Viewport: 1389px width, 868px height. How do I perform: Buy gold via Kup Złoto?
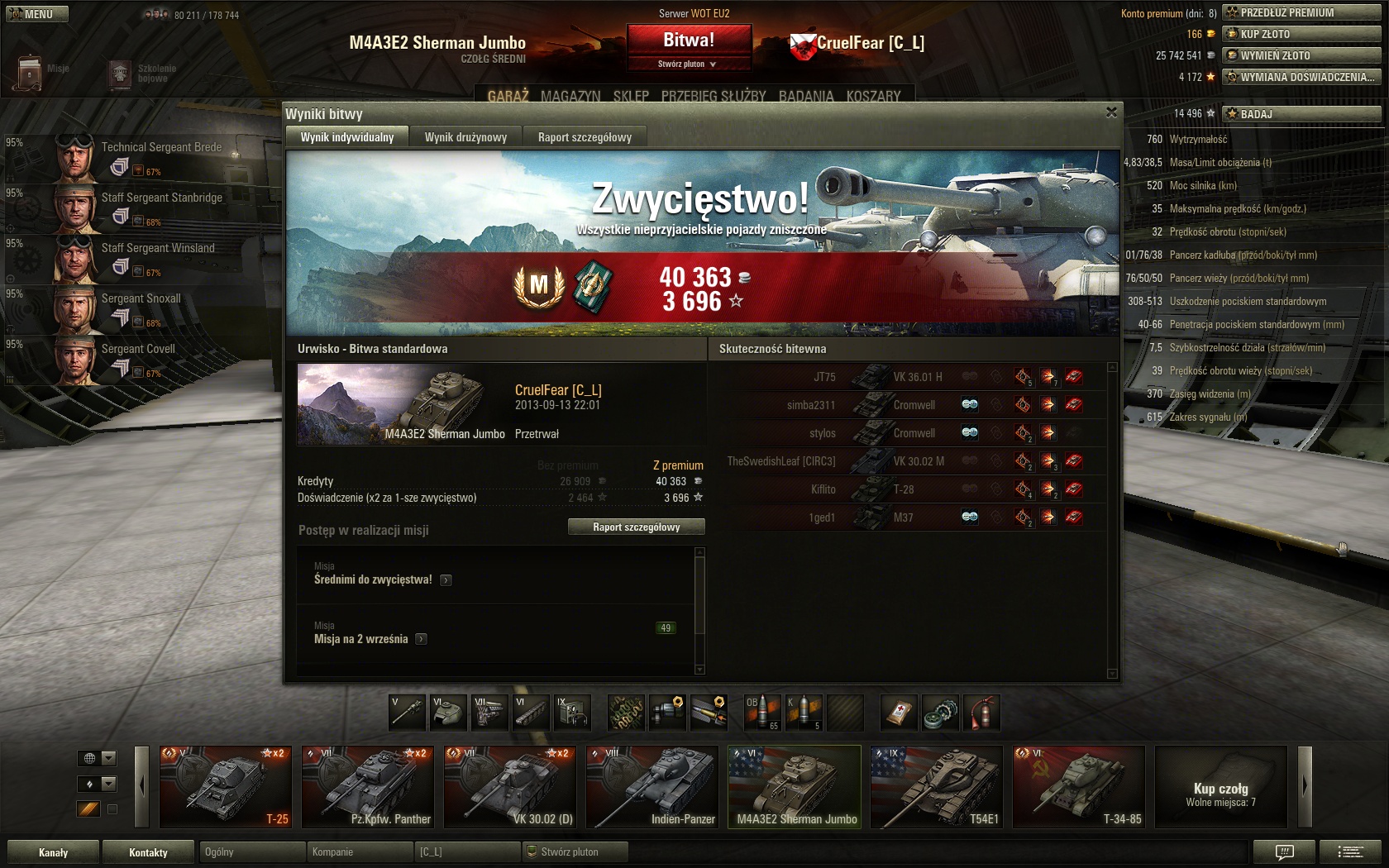pyautogui.click(x=1301, y=34)
